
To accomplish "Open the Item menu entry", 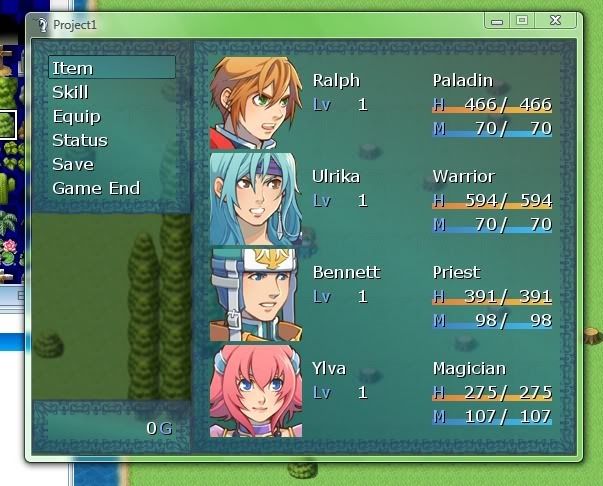I will click(x=73, y=68).
